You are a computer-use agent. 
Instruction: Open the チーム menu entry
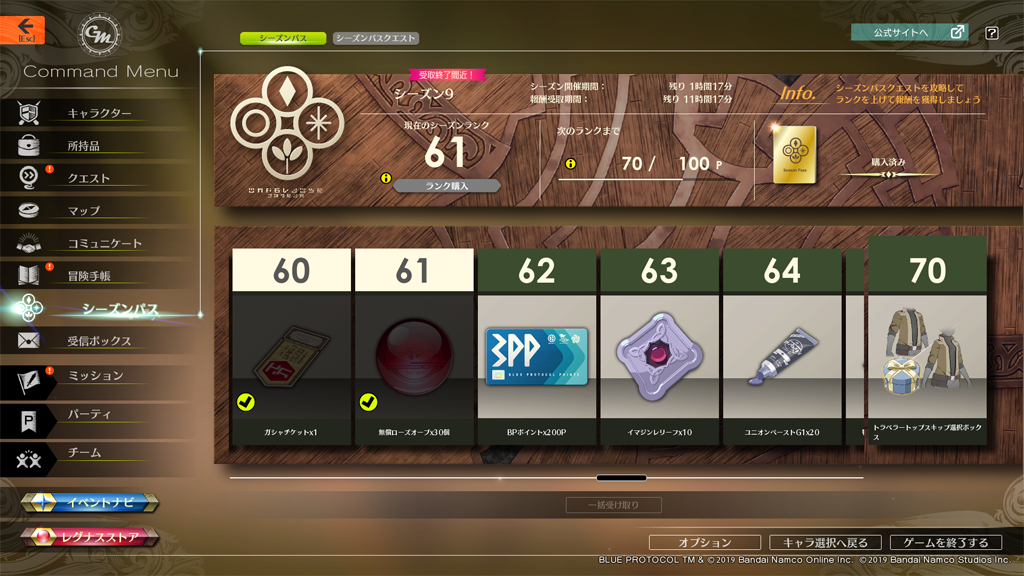point(84,452)
